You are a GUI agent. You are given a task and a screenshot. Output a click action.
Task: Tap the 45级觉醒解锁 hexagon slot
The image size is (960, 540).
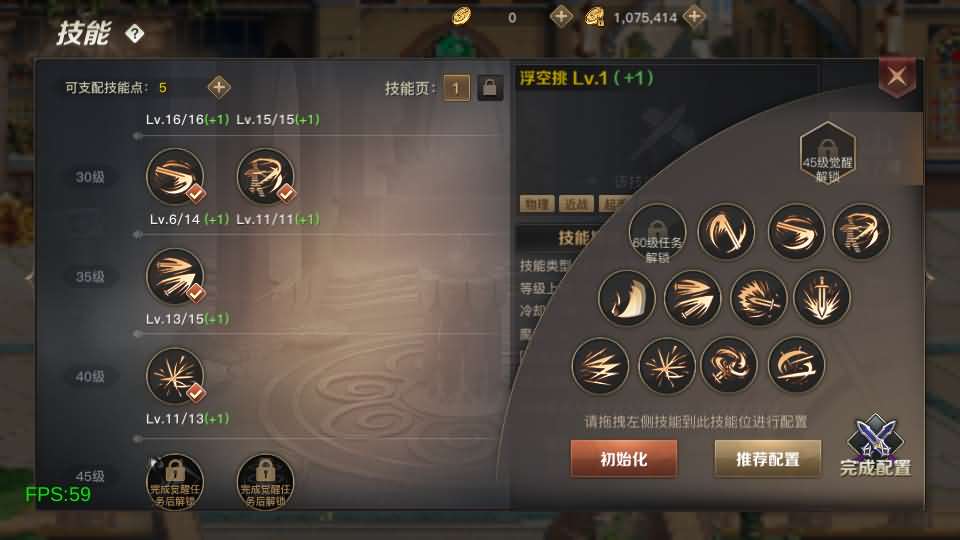[x=827, y=150]
